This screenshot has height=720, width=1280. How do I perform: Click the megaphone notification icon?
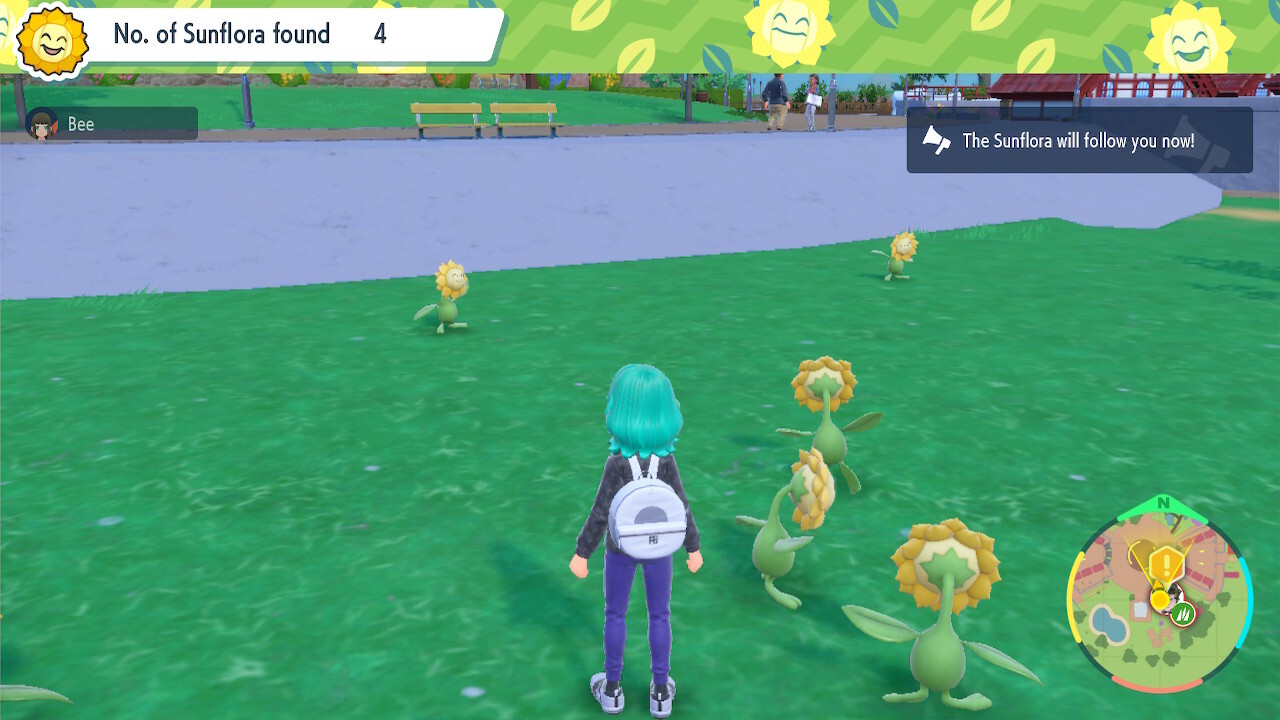coord(935,141)
